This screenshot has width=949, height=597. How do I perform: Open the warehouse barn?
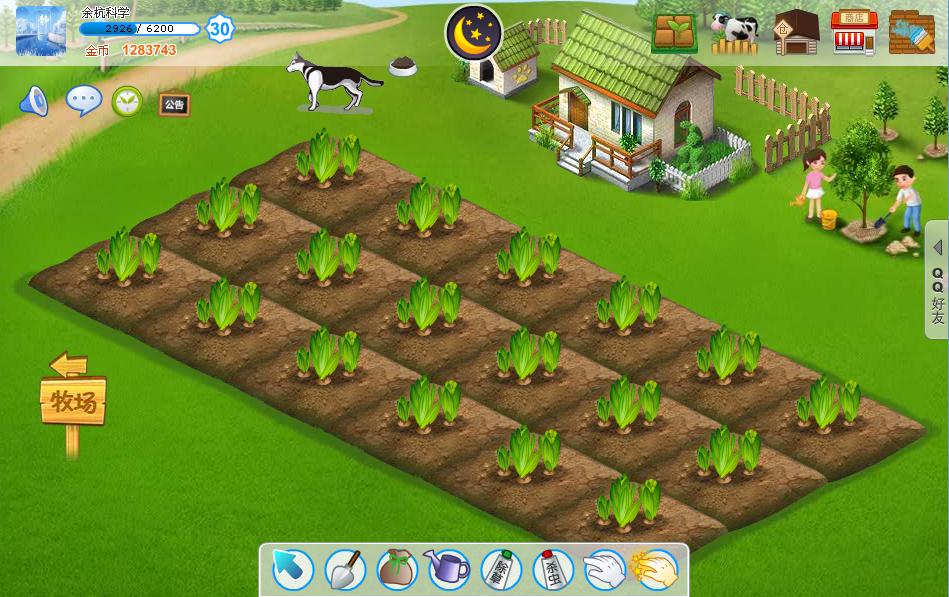point(796,33)
